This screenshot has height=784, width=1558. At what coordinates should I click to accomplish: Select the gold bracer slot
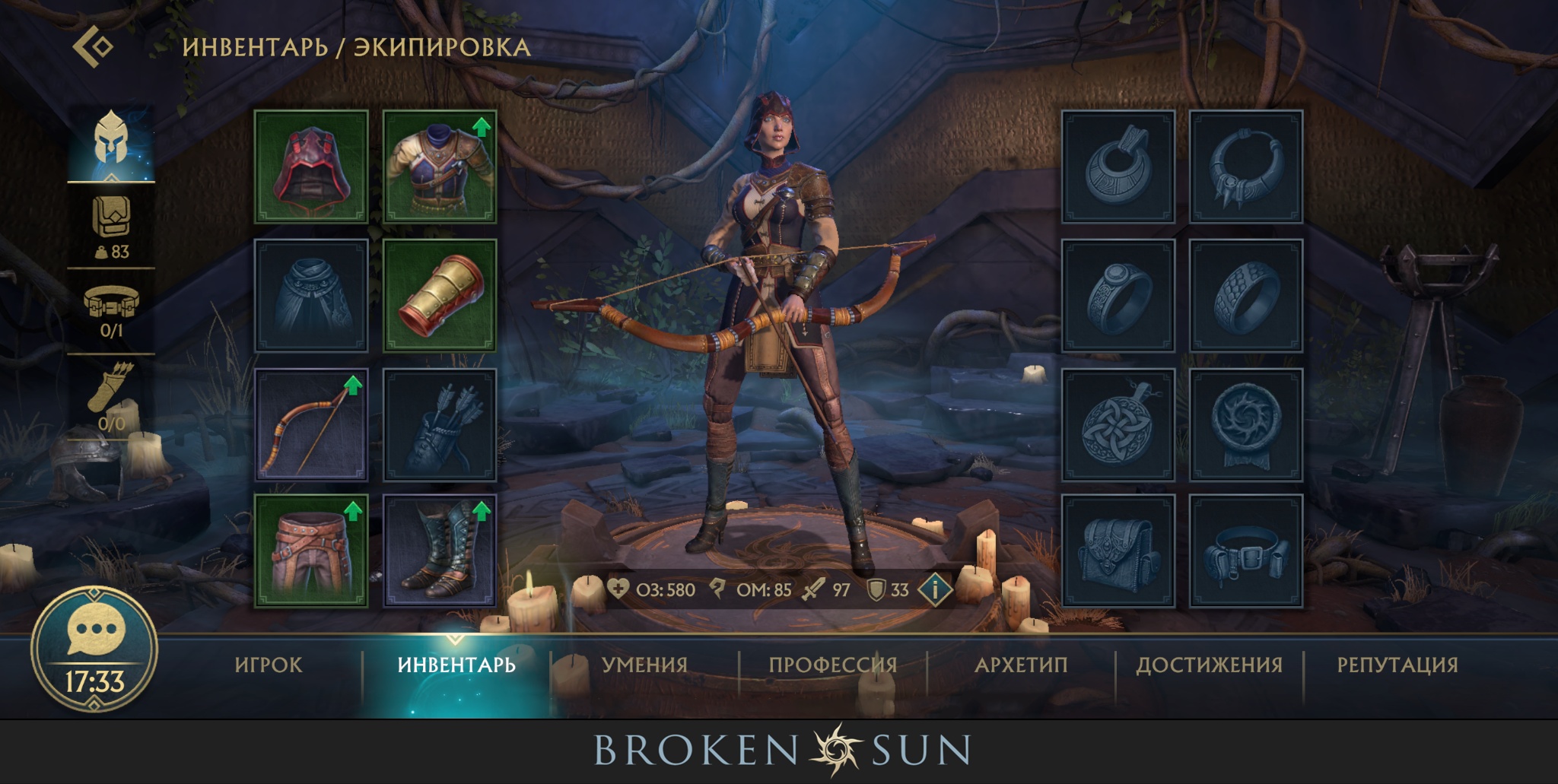440,296
